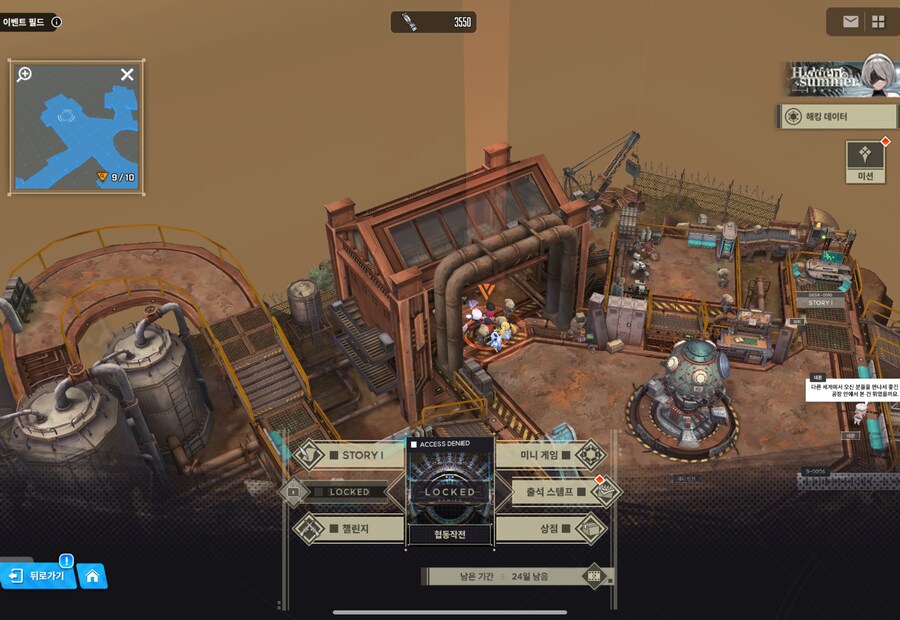This screenshot has height=620, width=900.
Task: Open the 미션 missions button
Action: click(x=866, y=160)
